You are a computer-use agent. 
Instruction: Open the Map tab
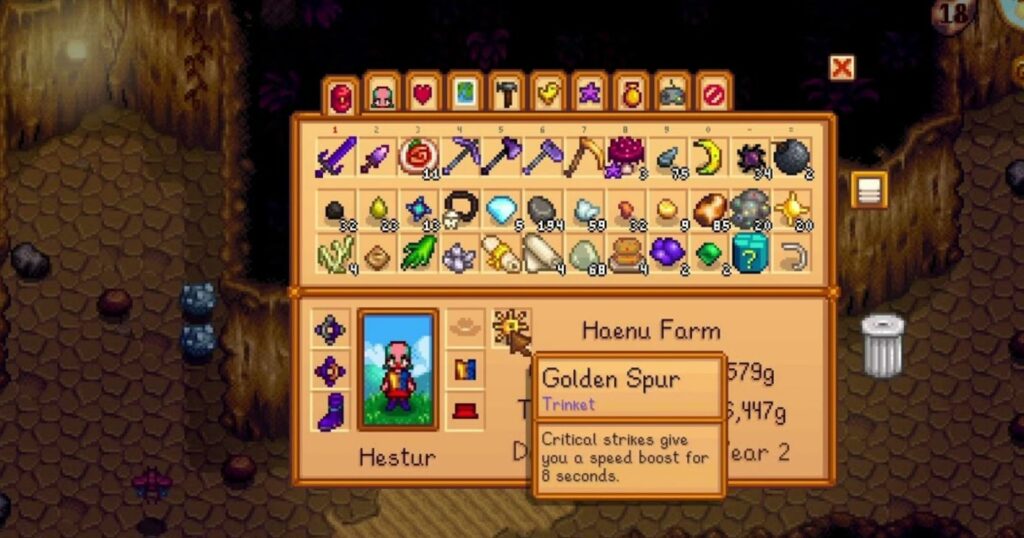(465, 95)
